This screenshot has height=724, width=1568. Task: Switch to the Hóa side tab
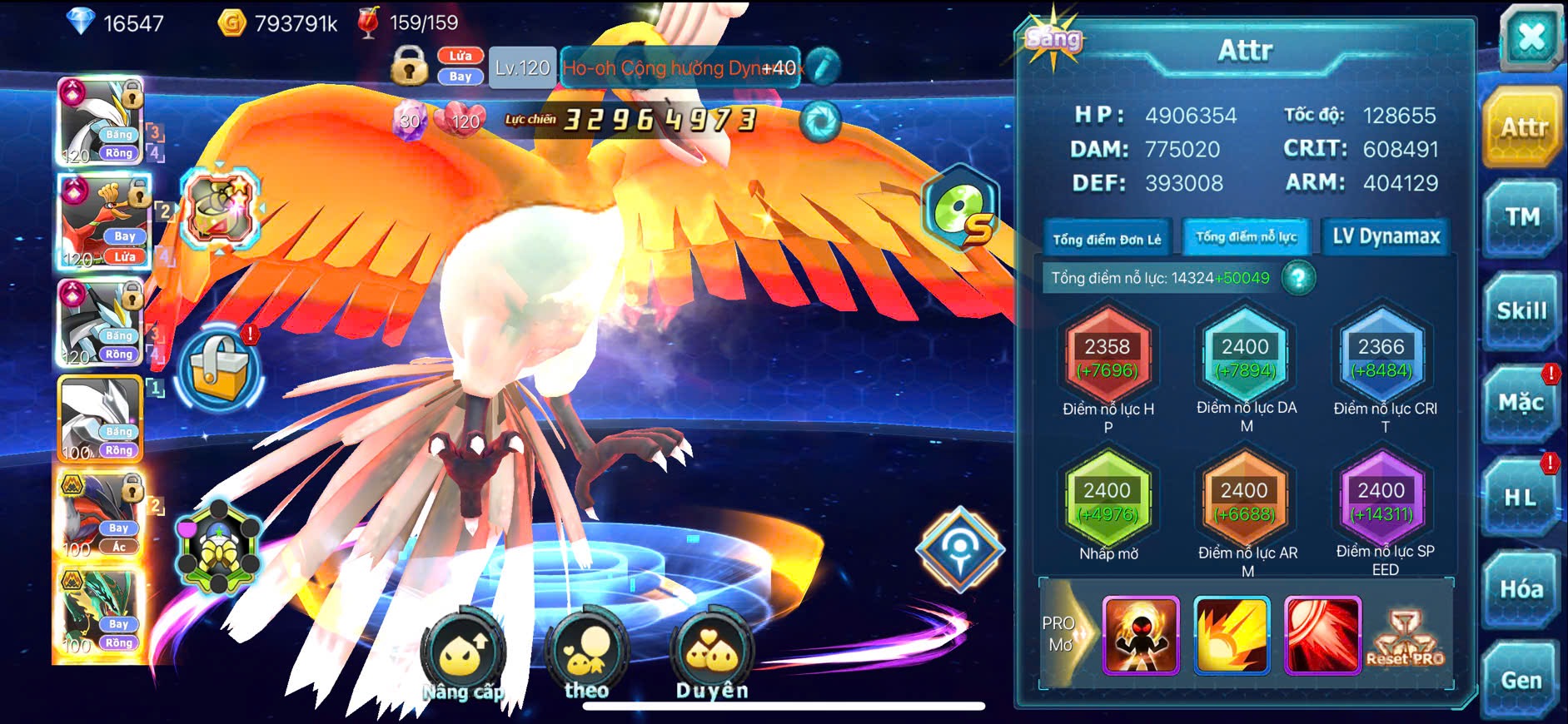[1521, 589]
